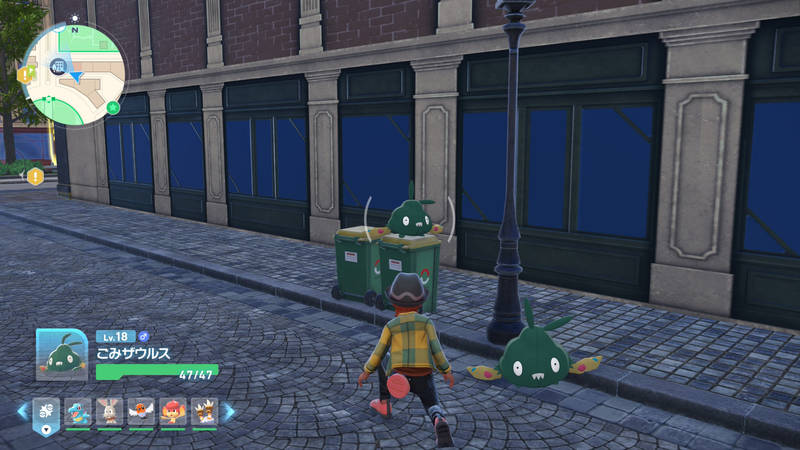Open the circular minimap
This screenshot has height=450, width=800.
pyautogui.click(x=73, y=73)
